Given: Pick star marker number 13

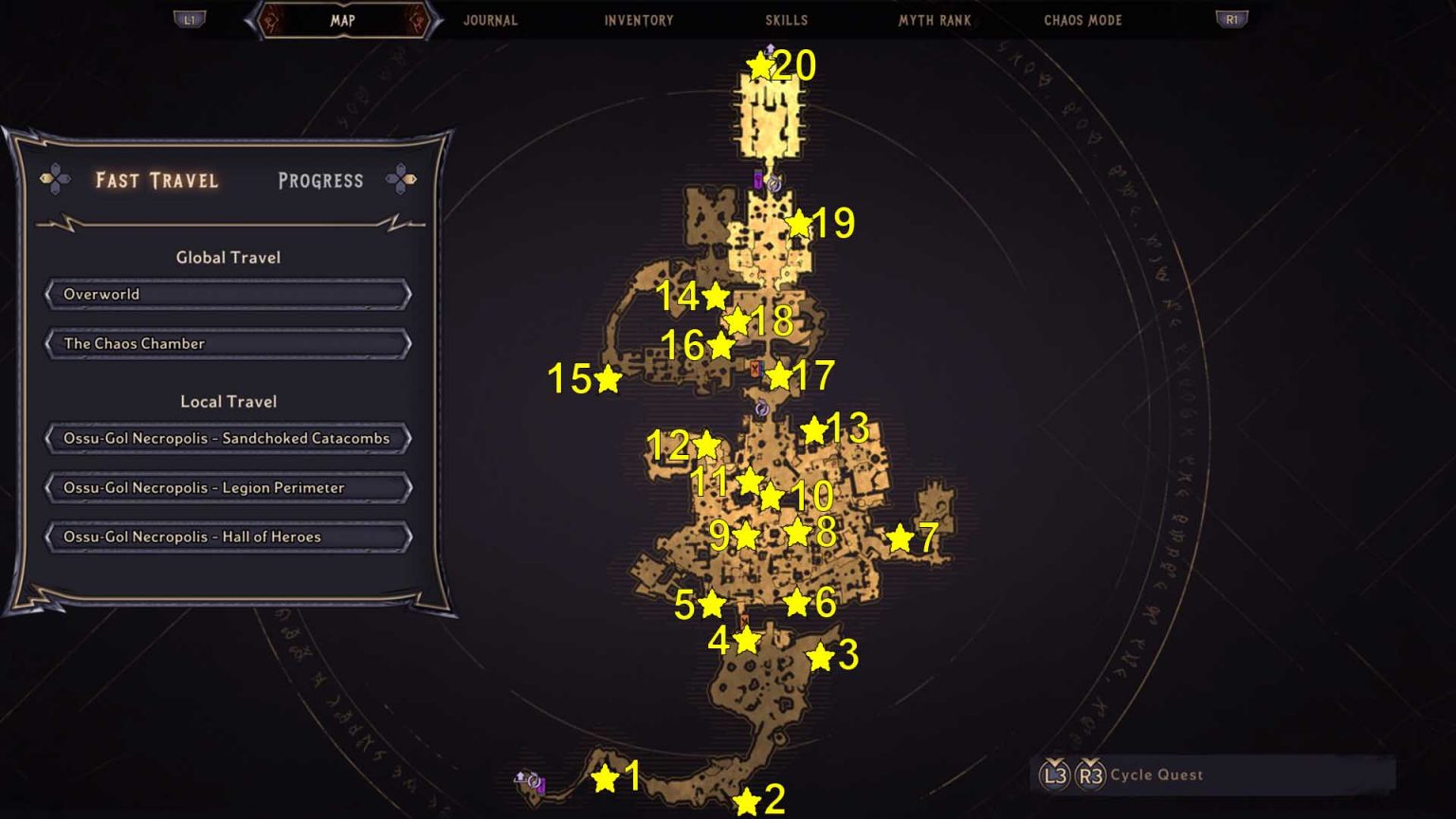Looking at the screenshot, I should (x=813, y=430).
